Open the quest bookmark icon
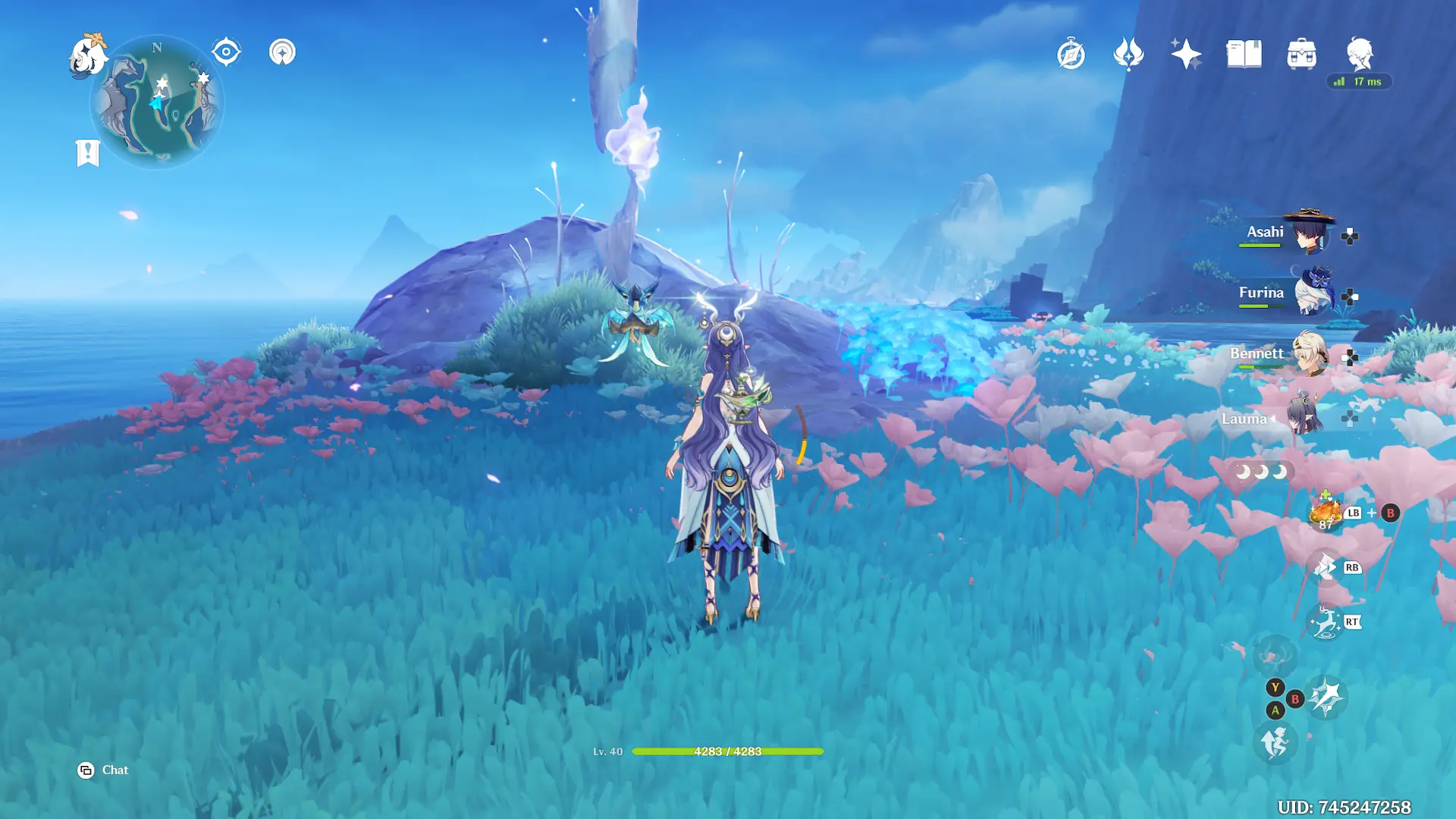Viewport: 1456px width, 819px height. tap(88, 152)
